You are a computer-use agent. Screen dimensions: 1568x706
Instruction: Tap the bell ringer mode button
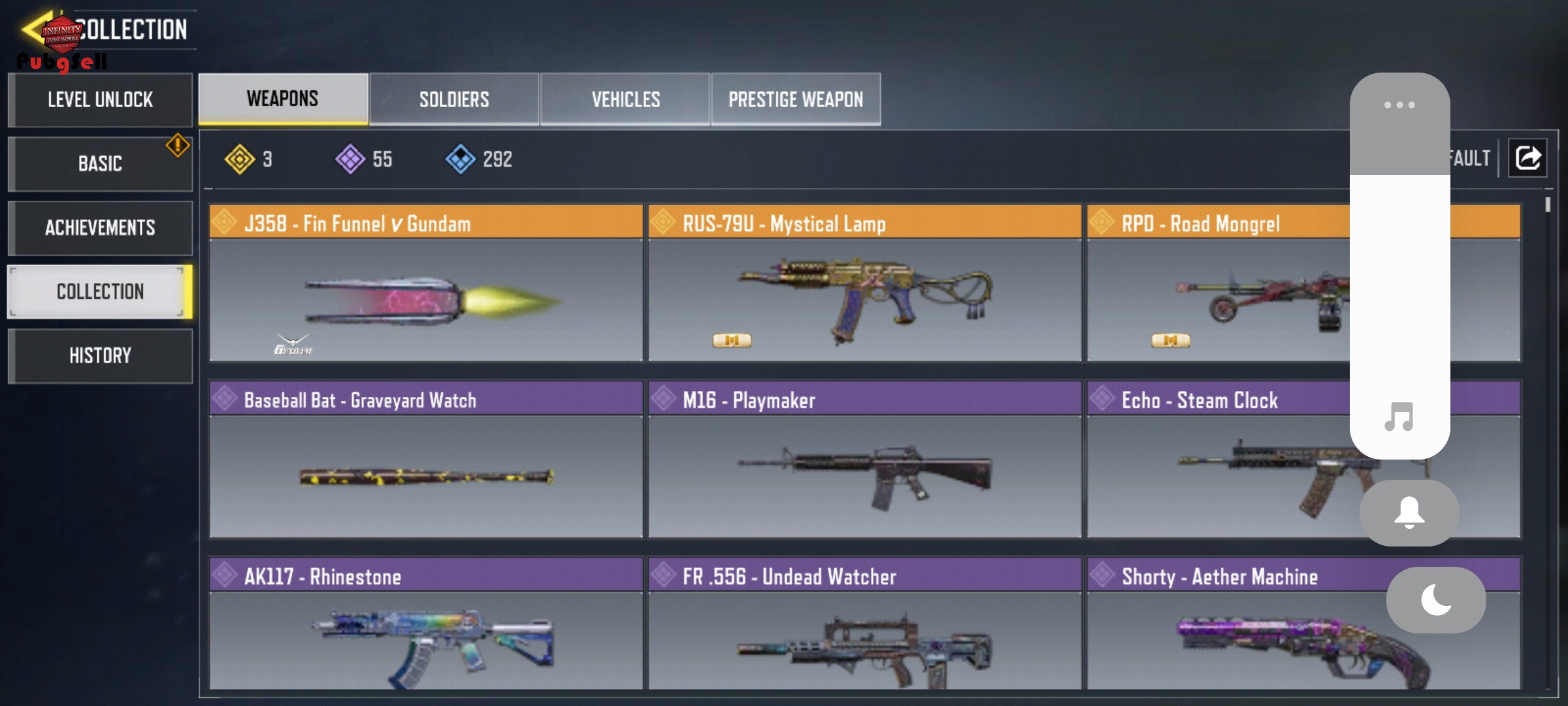click(1409, 513)
